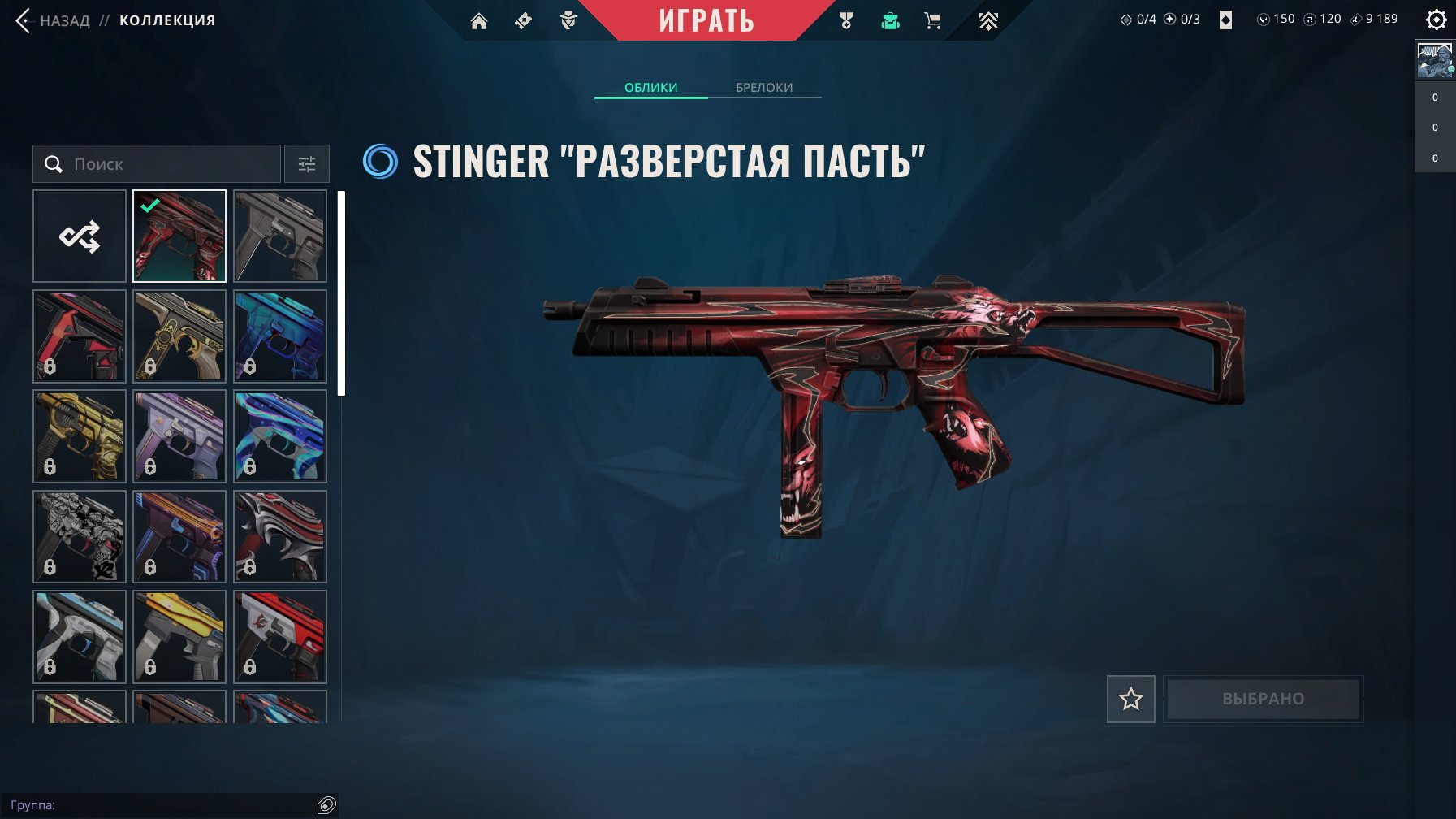
Task: Open the skin filter options button
Action: [x=307, y=164]
